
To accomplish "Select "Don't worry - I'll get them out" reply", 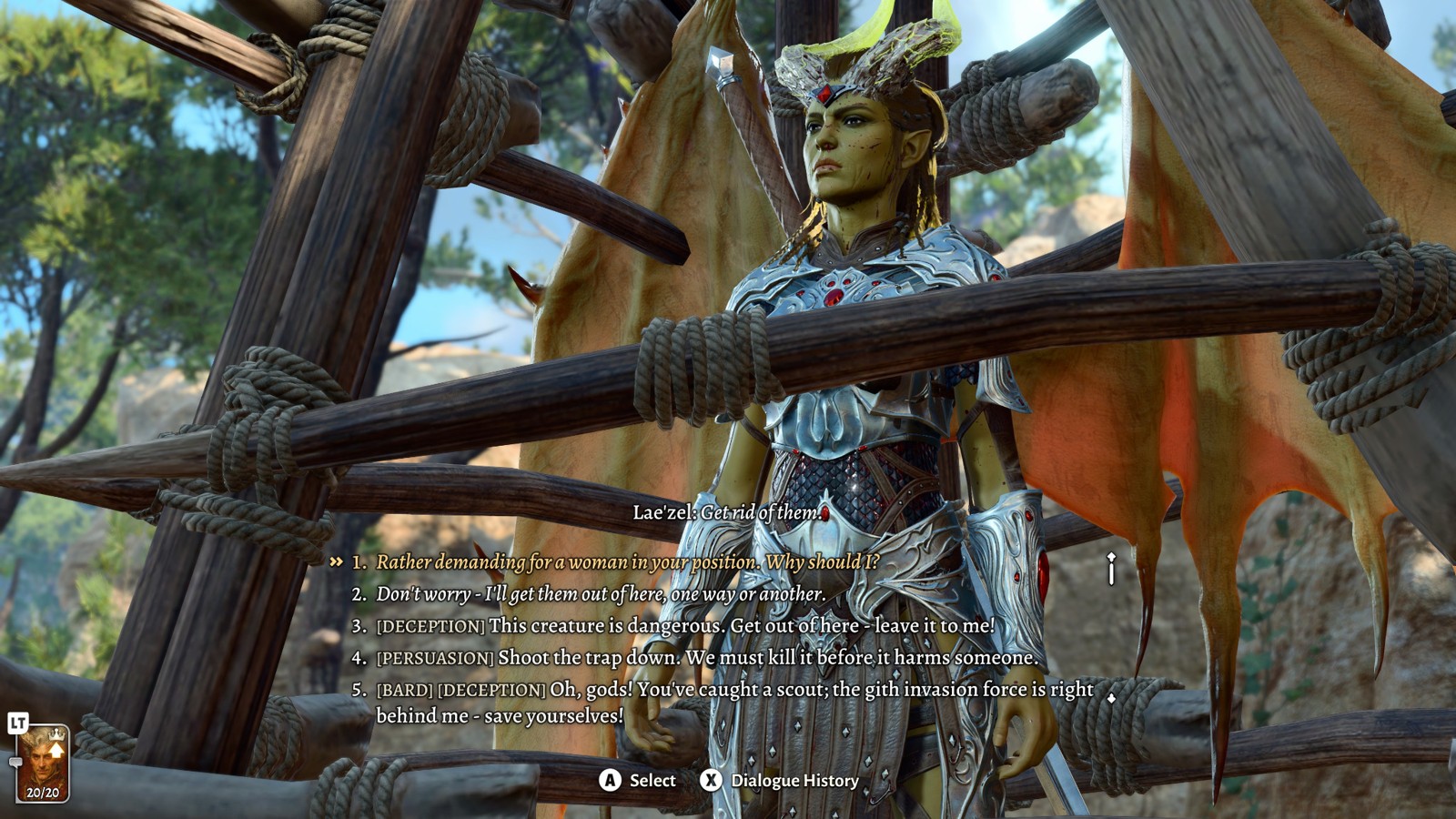I will click(601, 594).
